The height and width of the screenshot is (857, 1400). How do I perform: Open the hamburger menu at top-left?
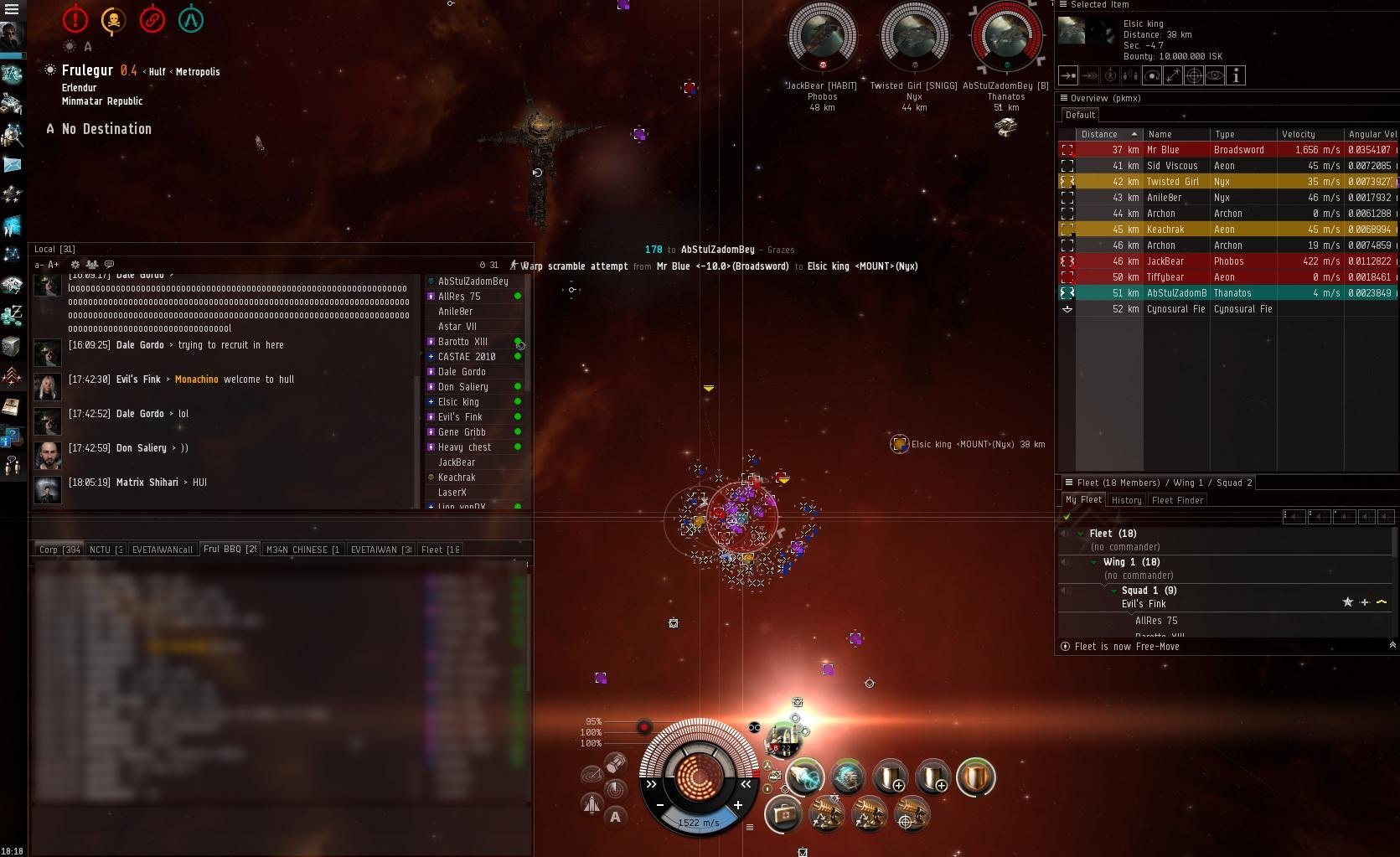[12, 9]
